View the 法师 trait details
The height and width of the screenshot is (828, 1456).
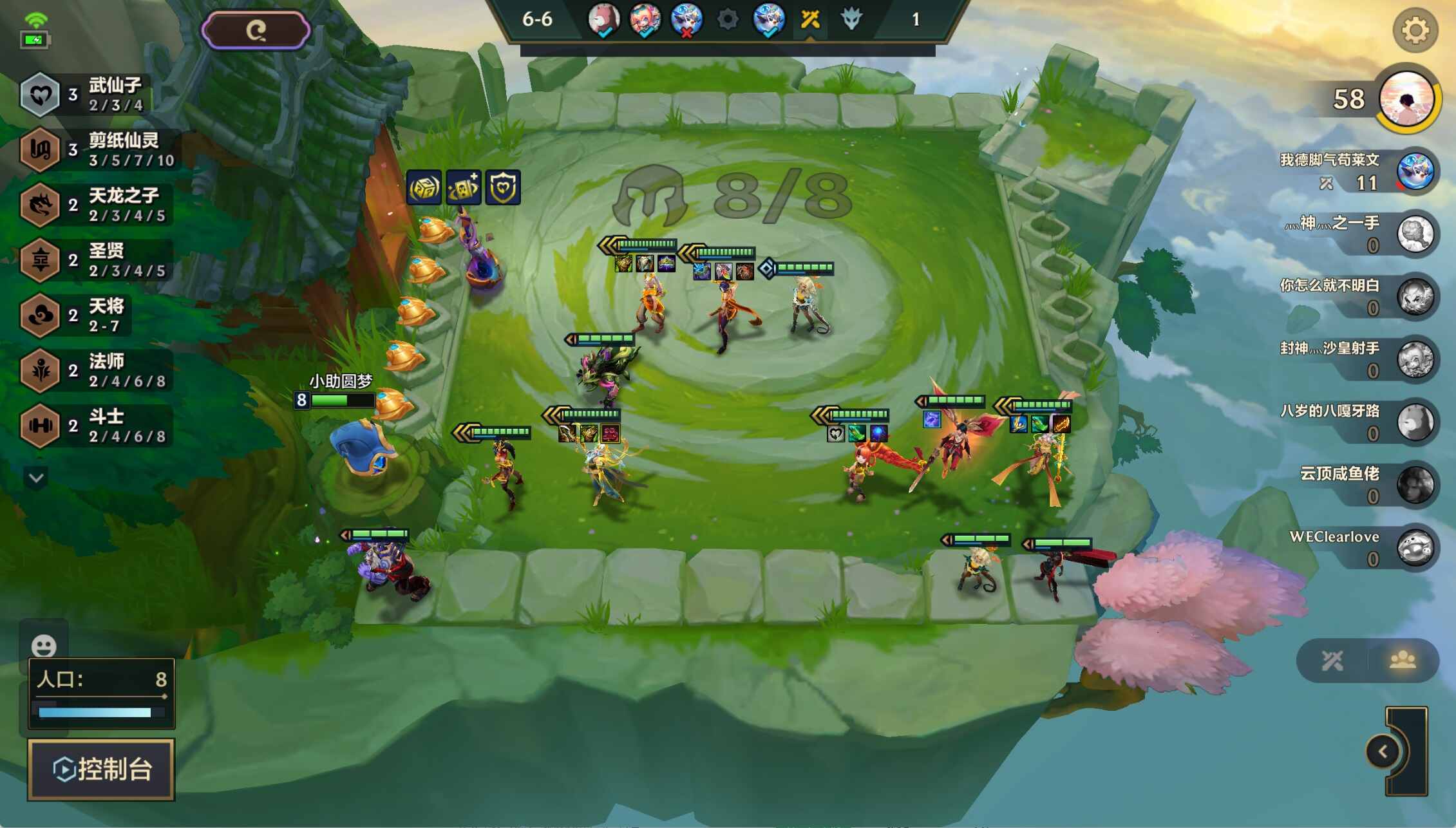click(x=97, y=371)
